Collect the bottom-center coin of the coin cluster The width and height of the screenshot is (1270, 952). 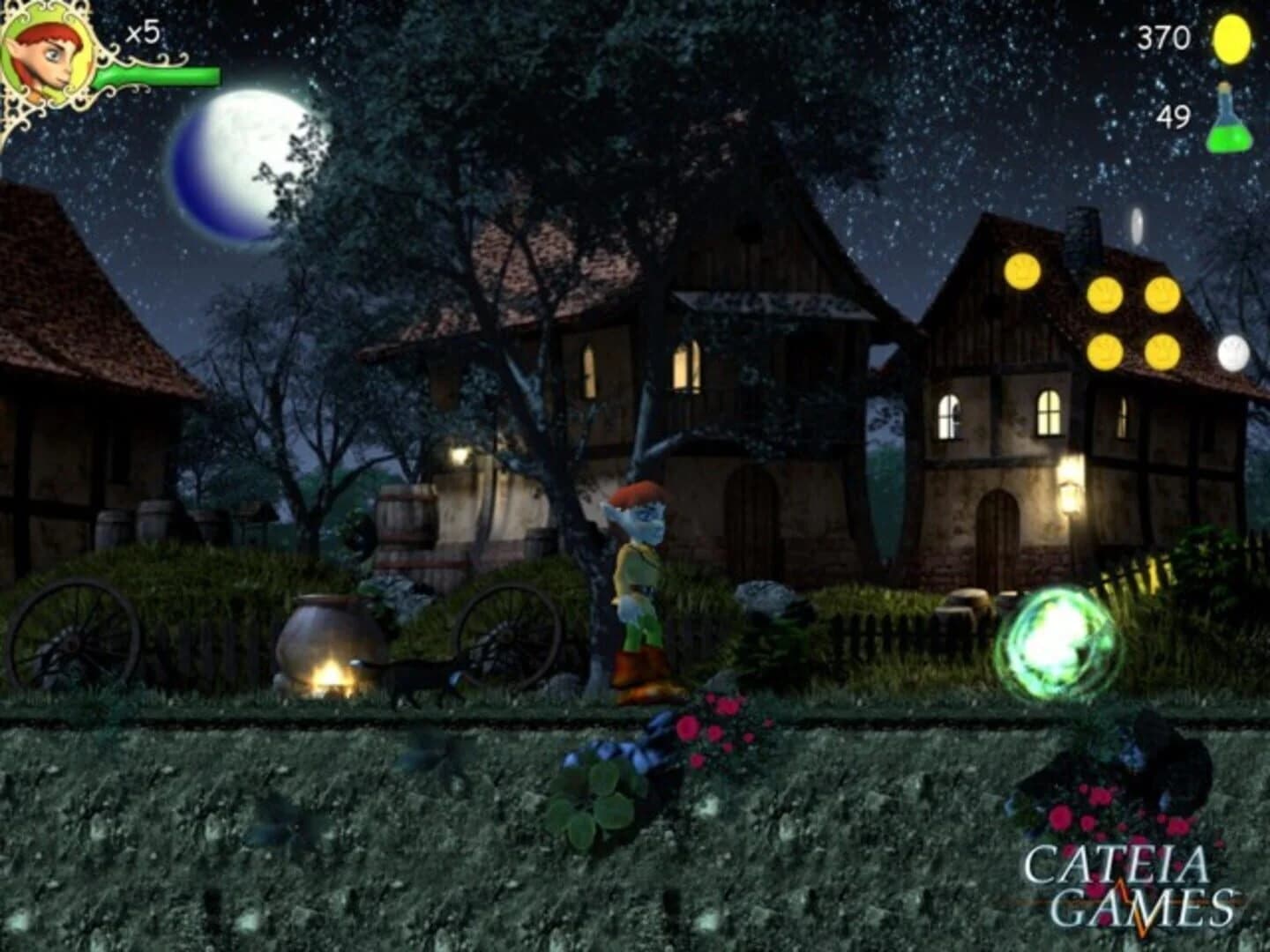point(1104,353)
